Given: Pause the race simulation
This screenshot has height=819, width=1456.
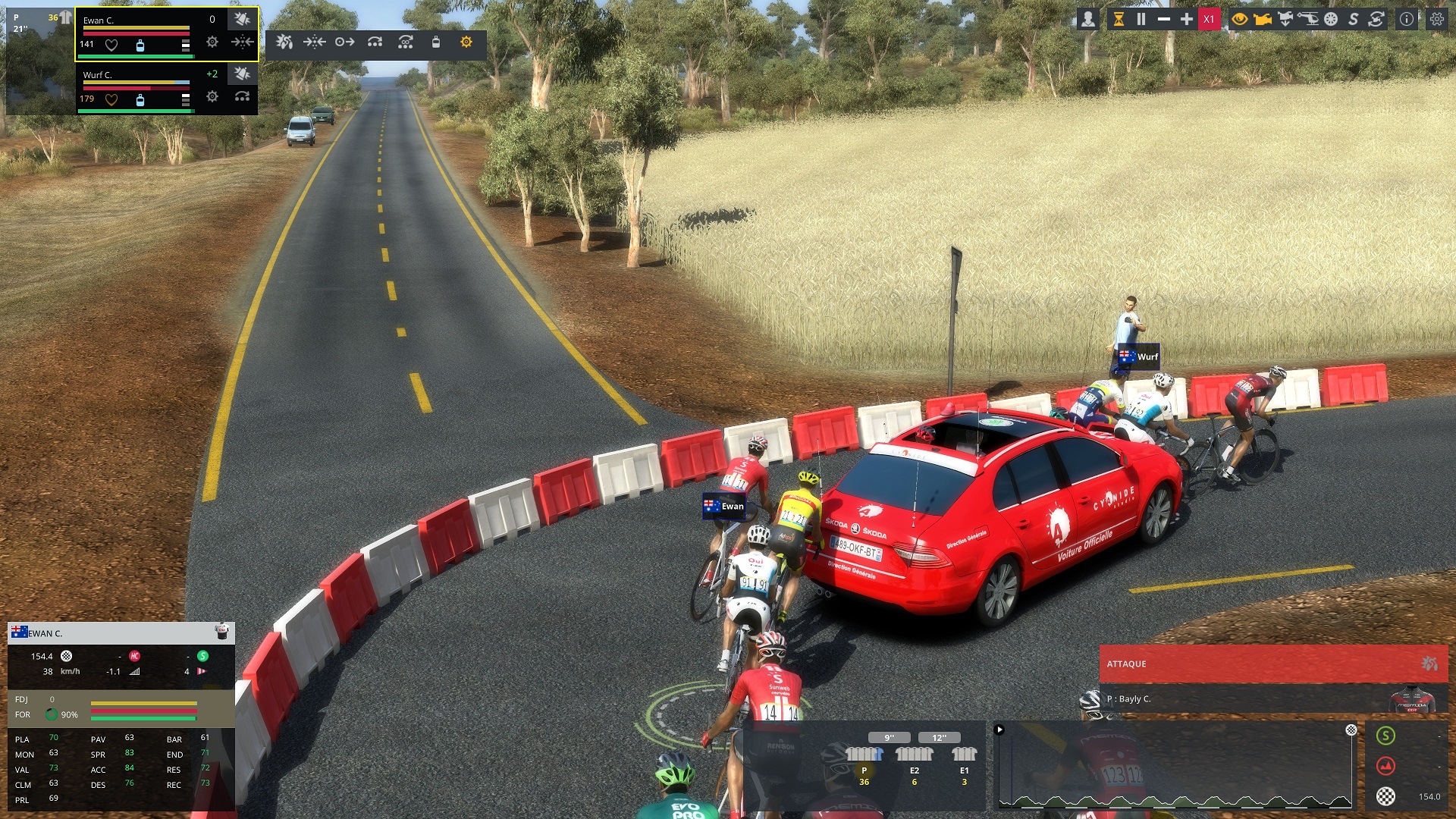Looking at the screenshot, I should click(x=1141, y=20).
